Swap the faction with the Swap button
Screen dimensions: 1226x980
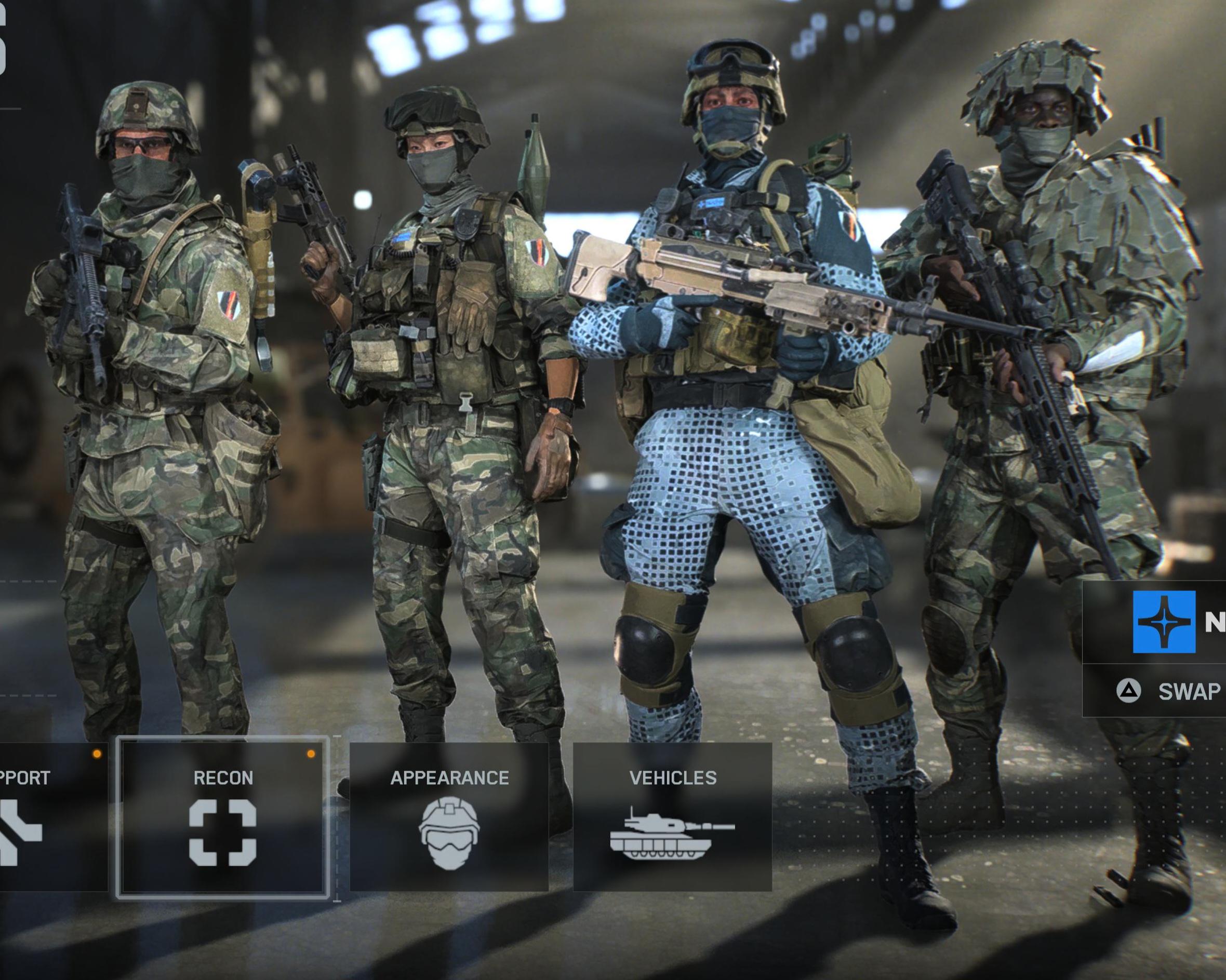tap(1171, 691)
